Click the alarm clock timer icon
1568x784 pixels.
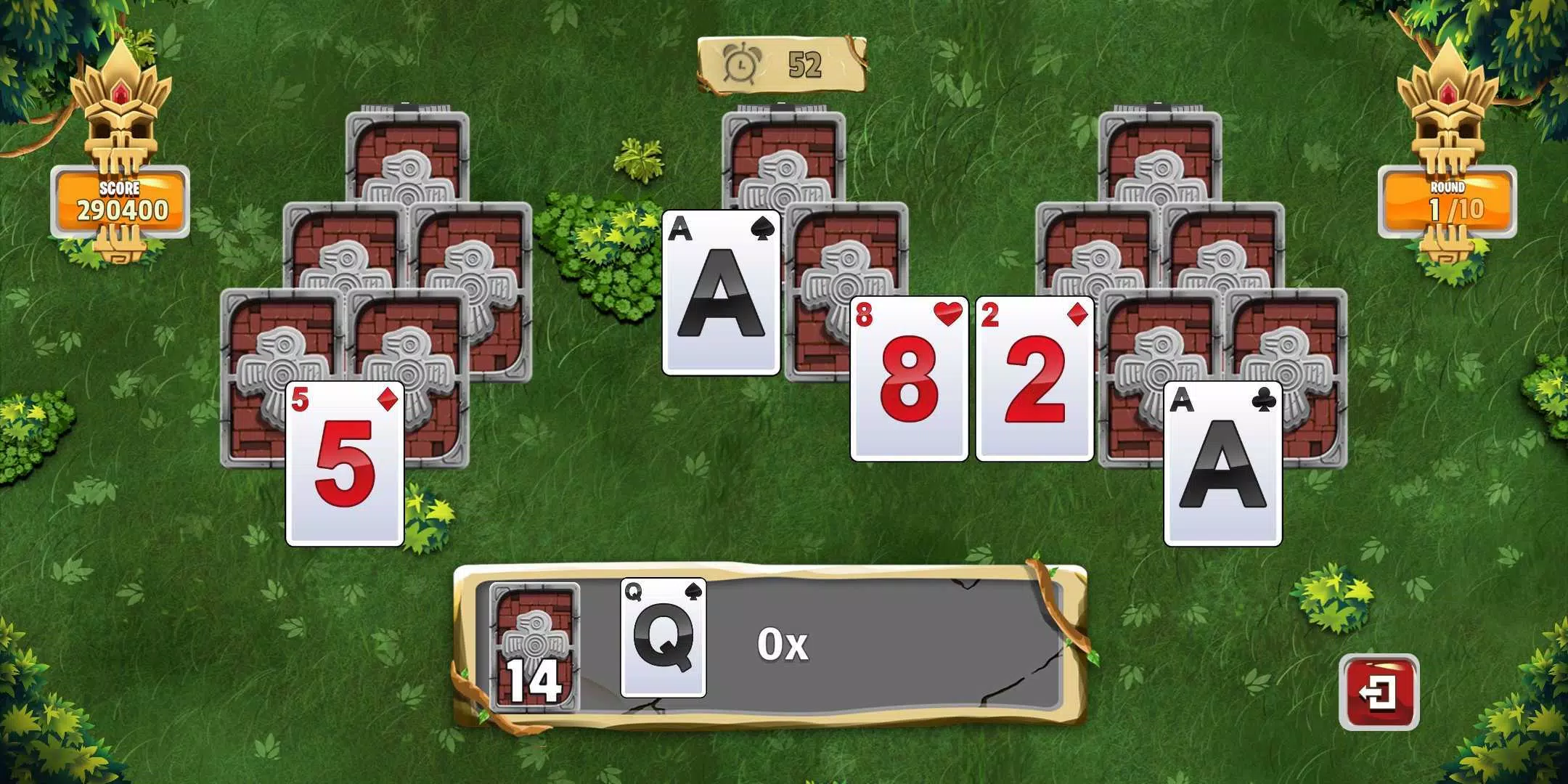click(740, 67)
